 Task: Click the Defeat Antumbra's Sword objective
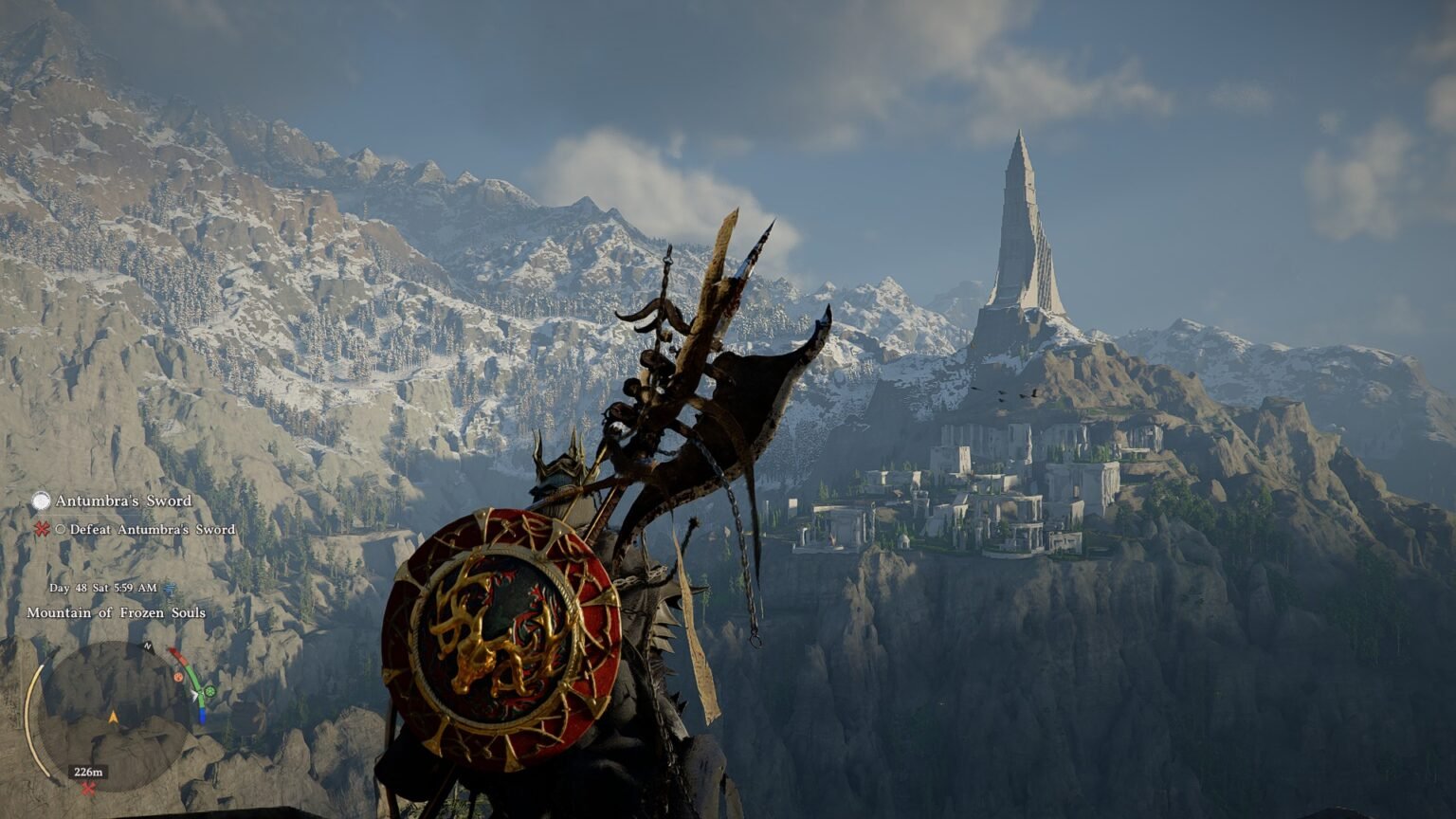[x=152, y=530]
